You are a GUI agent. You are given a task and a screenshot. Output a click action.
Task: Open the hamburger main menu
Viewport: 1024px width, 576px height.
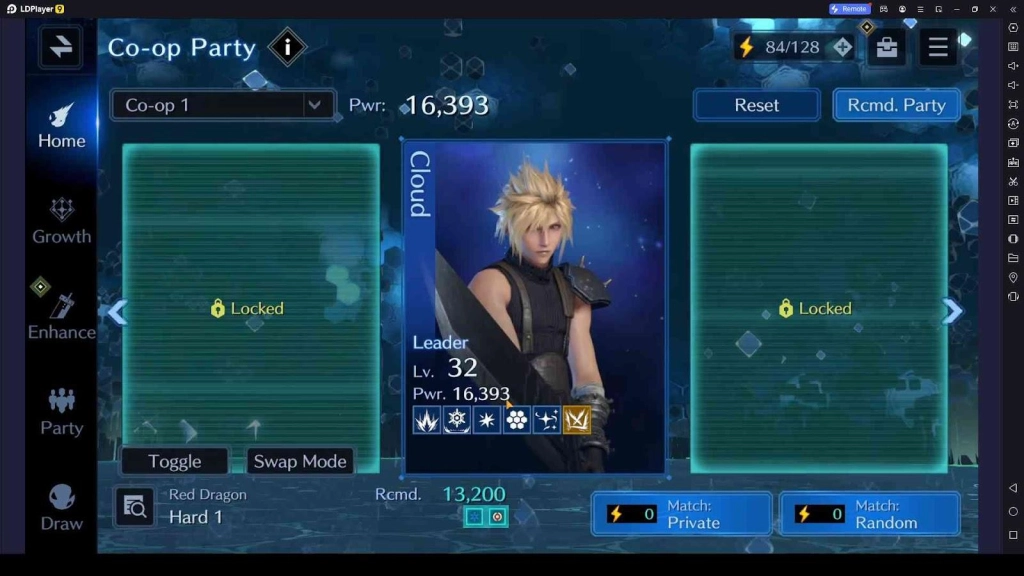click(938, 47)
